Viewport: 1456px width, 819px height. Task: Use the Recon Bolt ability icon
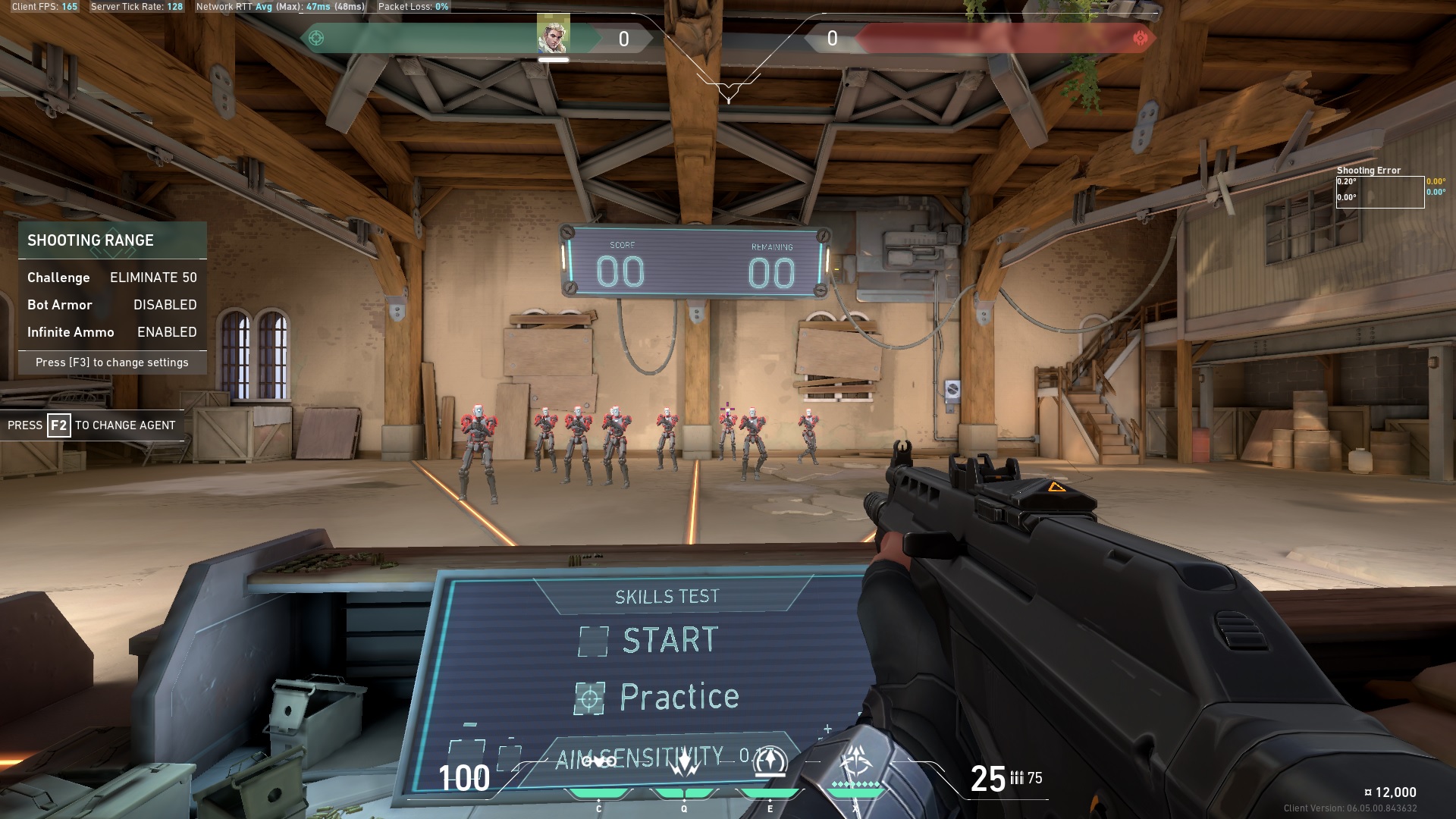(769, 761)
